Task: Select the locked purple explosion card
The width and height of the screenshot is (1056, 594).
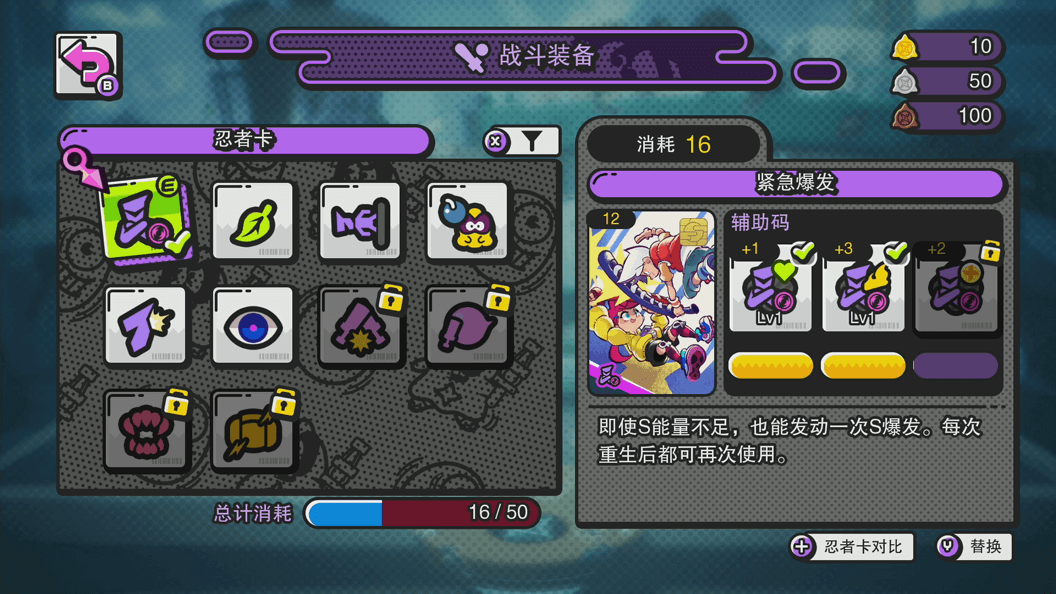Action: pos(360,326)
